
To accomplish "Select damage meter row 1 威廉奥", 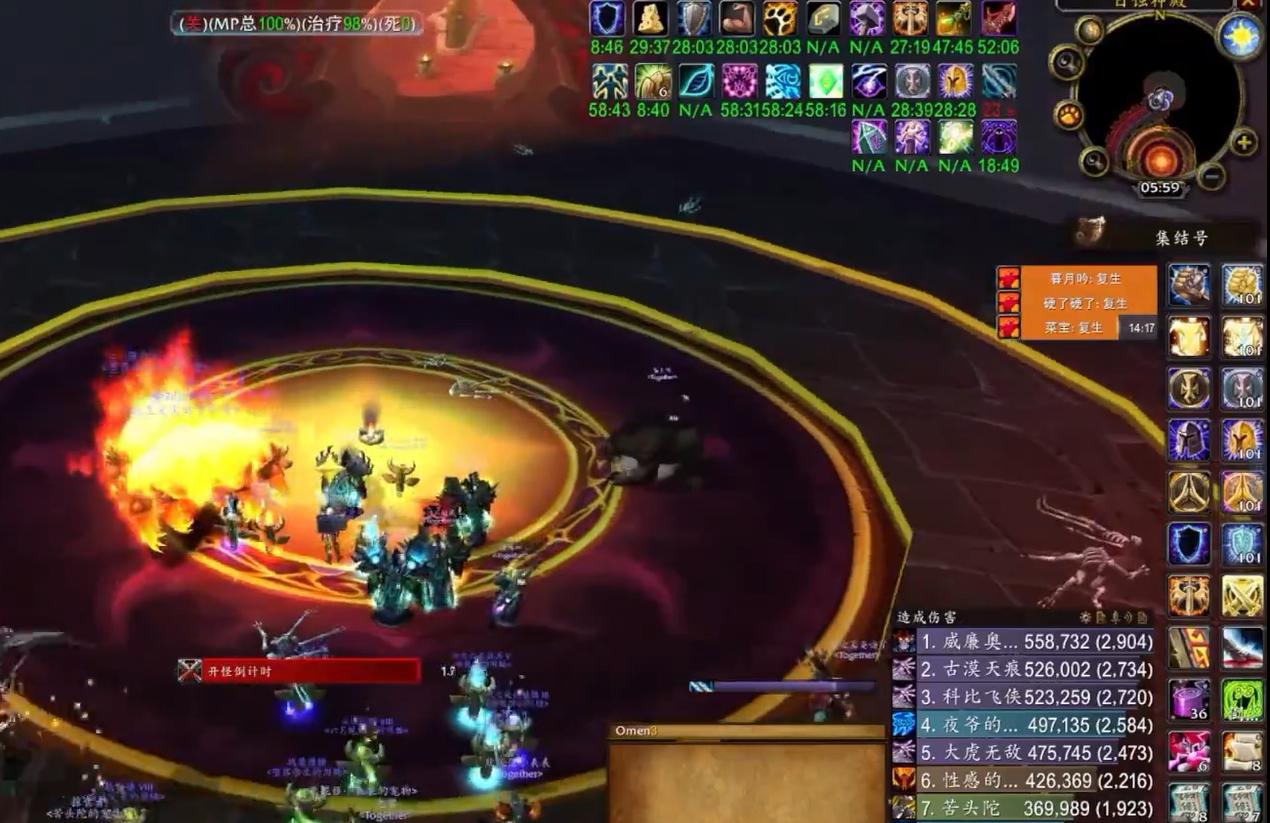I will [1024, 642].
